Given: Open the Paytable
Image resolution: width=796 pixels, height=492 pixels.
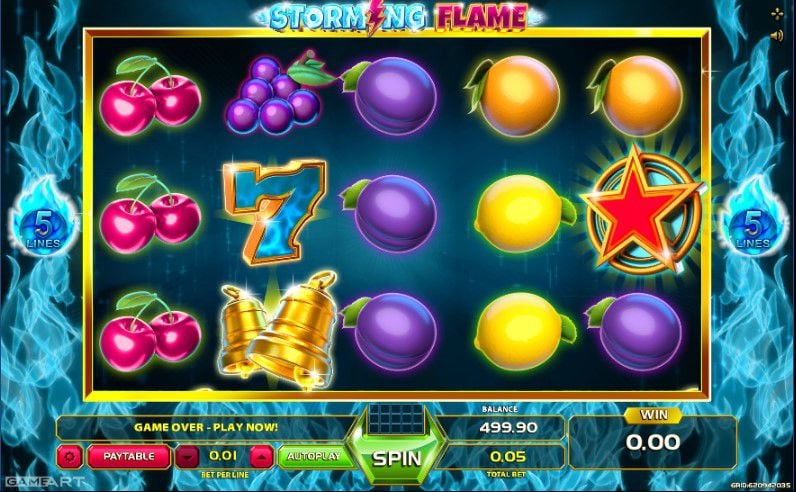Looking at the screenshot, I should pos(128,456).
